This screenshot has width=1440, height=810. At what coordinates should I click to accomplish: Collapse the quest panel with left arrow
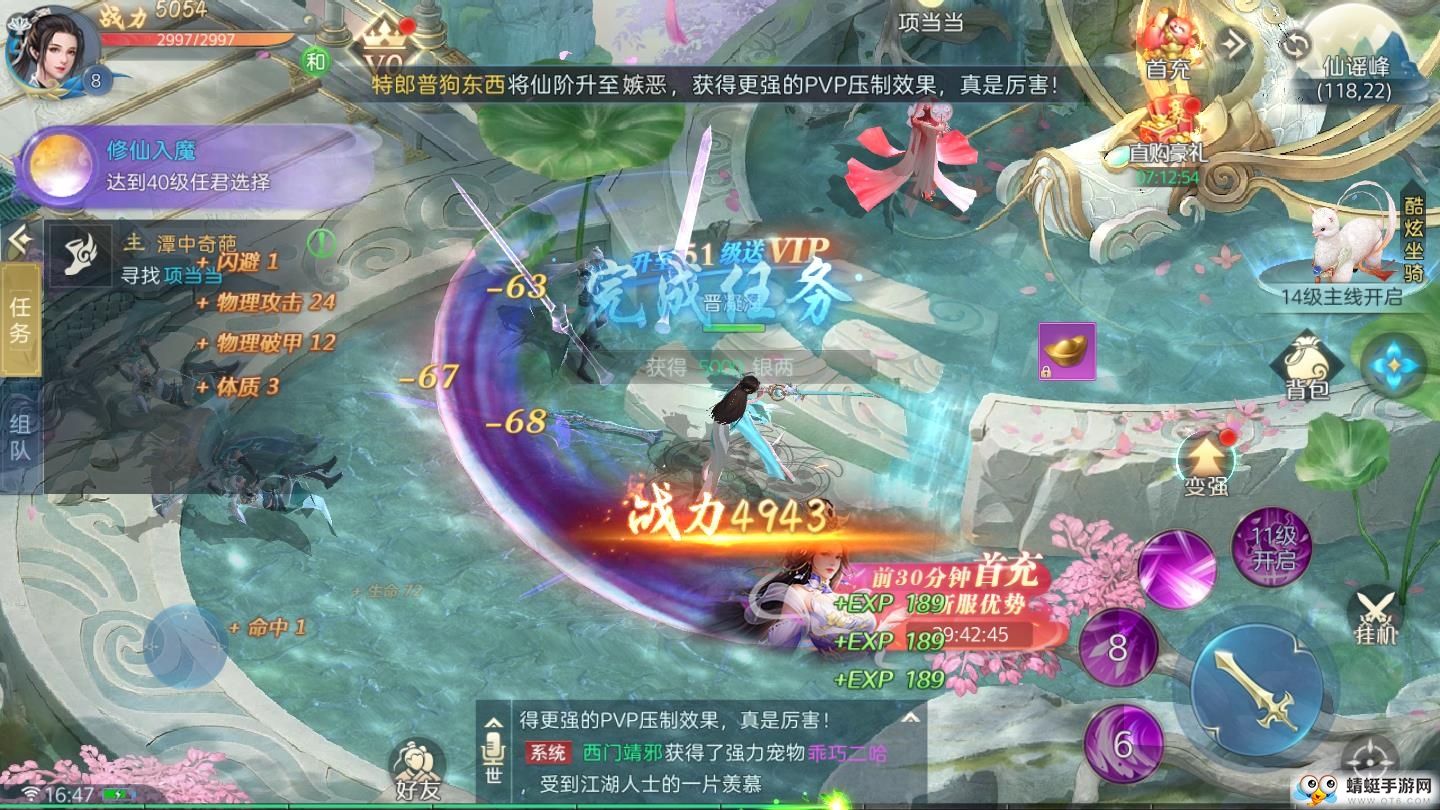click(22, 237)
